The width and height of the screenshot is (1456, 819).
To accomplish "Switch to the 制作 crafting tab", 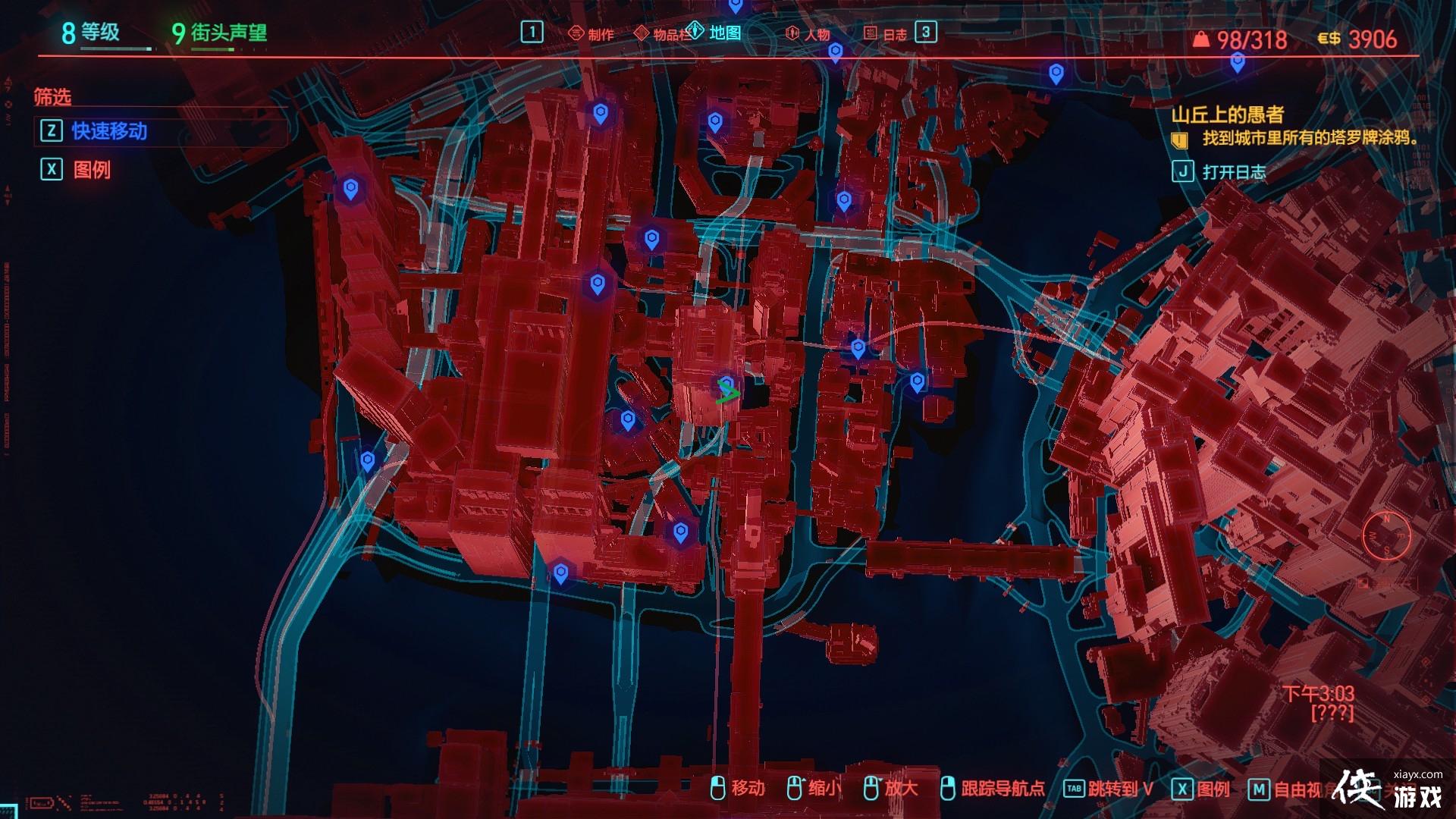I will (592, 33).
